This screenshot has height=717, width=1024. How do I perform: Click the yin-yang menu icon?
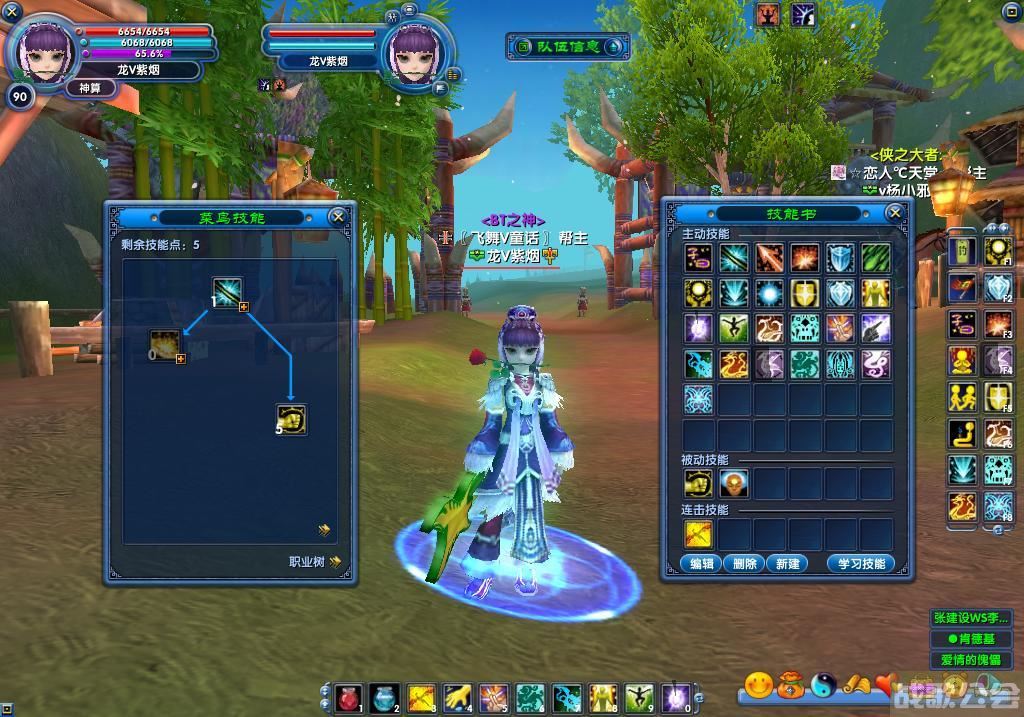click(823, 685)
